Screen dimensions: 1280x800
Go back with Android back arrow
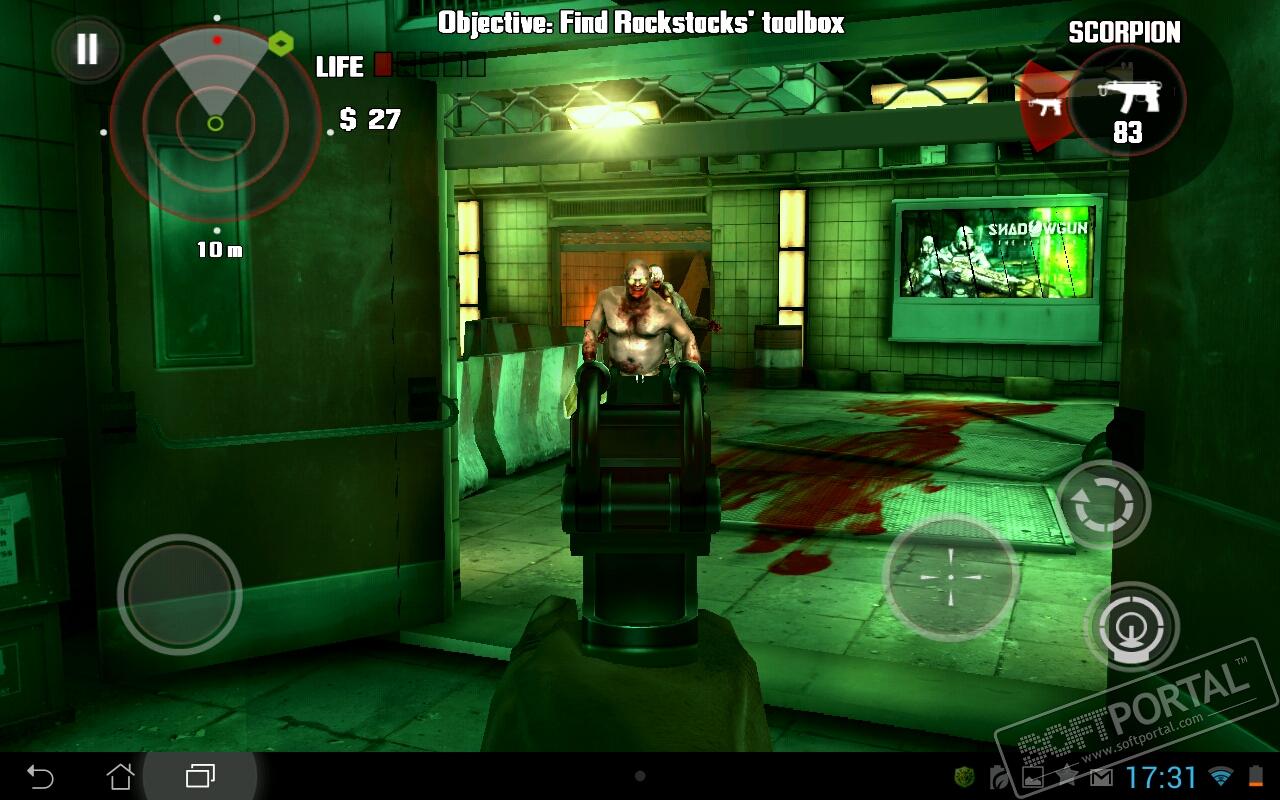(40, 776)
